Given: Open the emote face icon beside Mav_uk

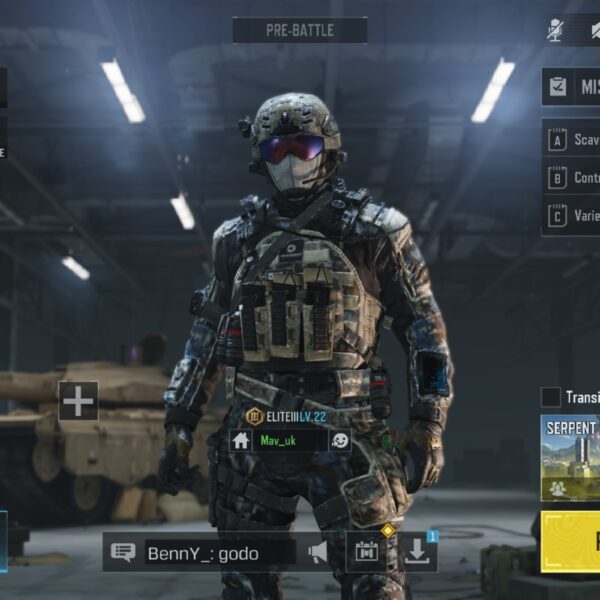Looking at the screenshot, I should pyautogui.click(x=340, y=440).
